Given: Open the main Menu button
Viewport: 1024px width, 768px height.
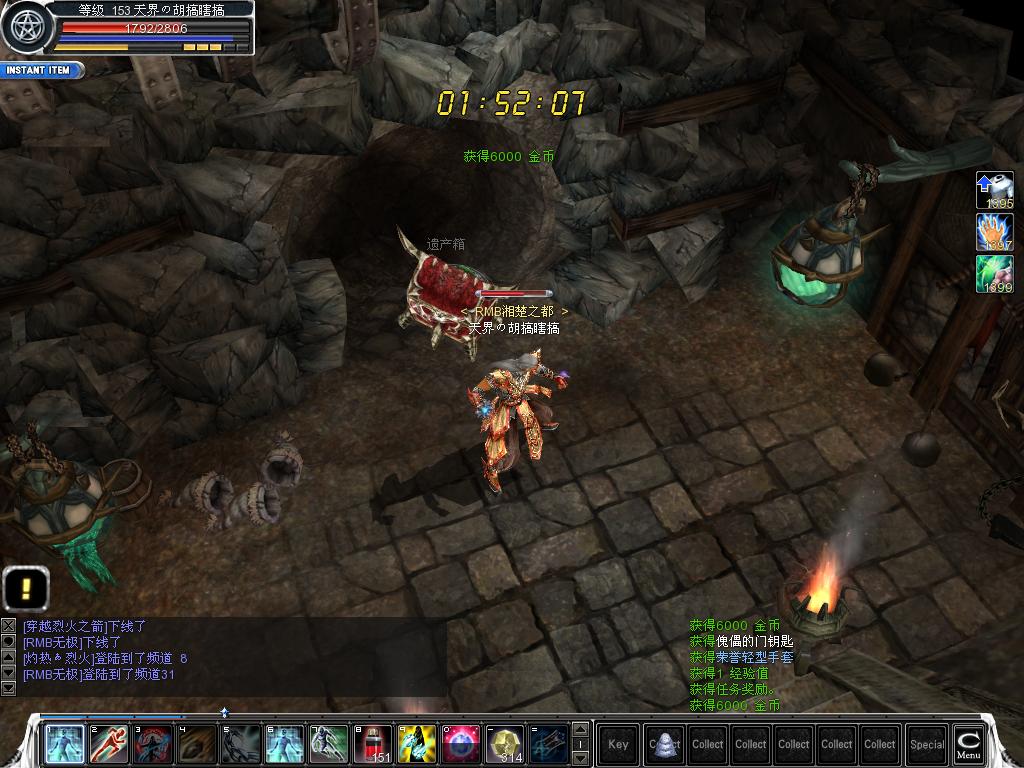Looking at the screenshot, I should [968, 744].
